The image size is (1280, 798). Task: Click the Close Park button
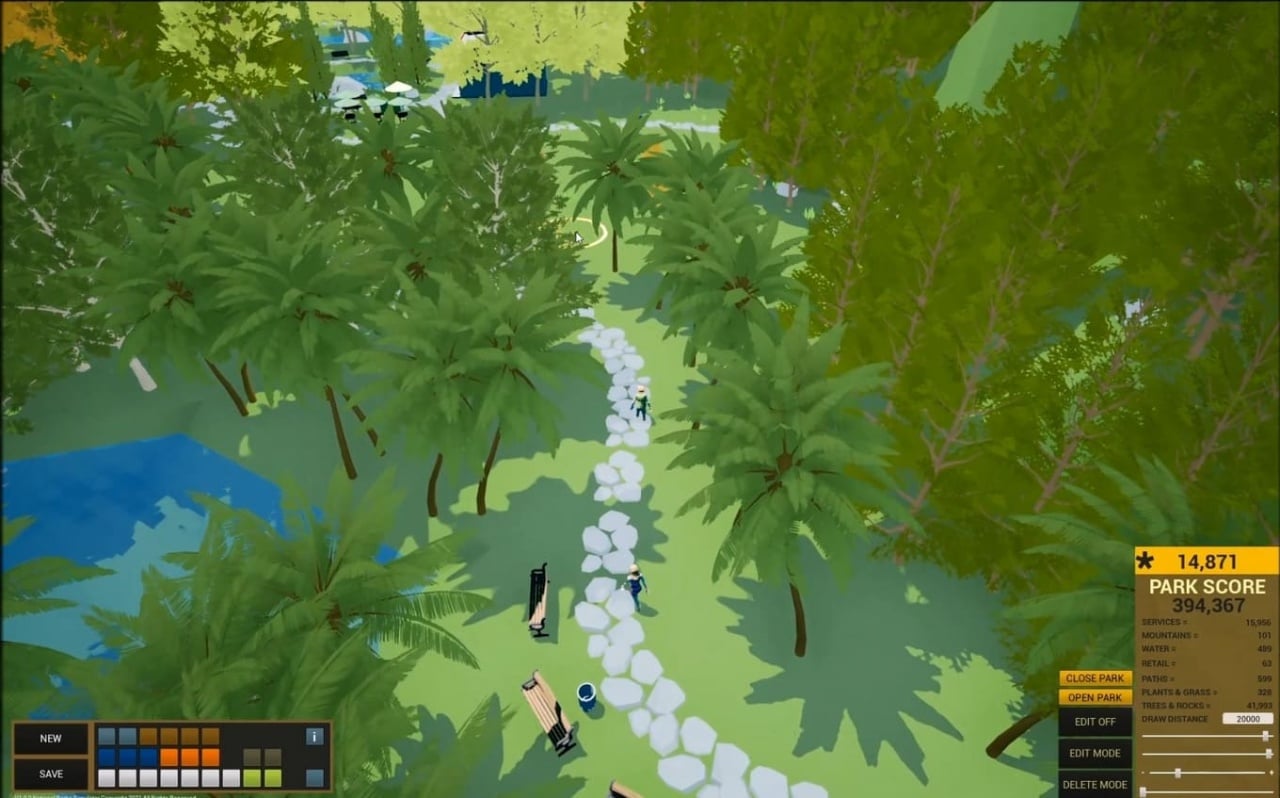coord(1095,678)
